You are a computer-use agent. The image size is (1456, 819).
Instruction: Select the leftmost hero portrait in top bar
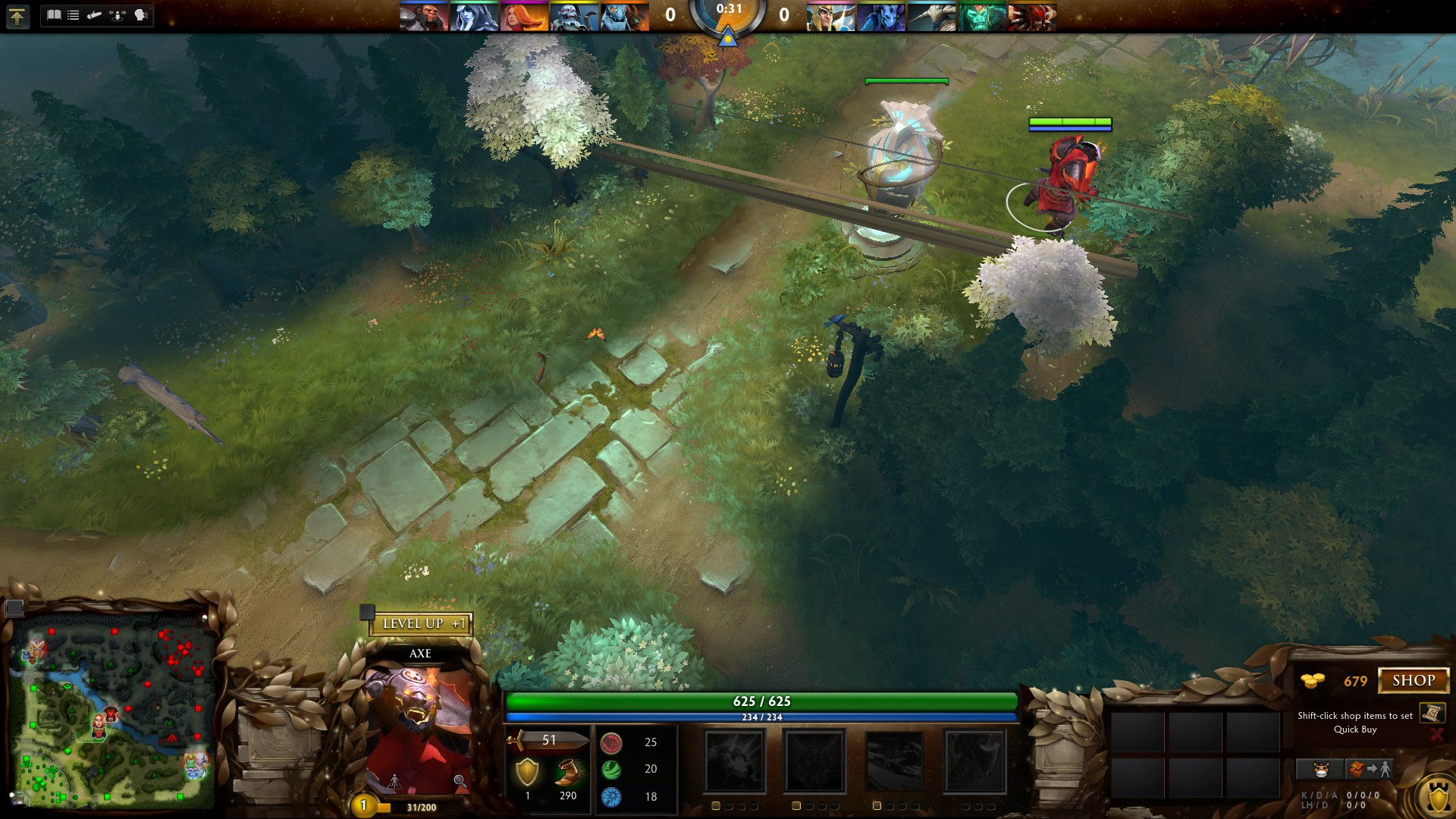tap(423, 17)
